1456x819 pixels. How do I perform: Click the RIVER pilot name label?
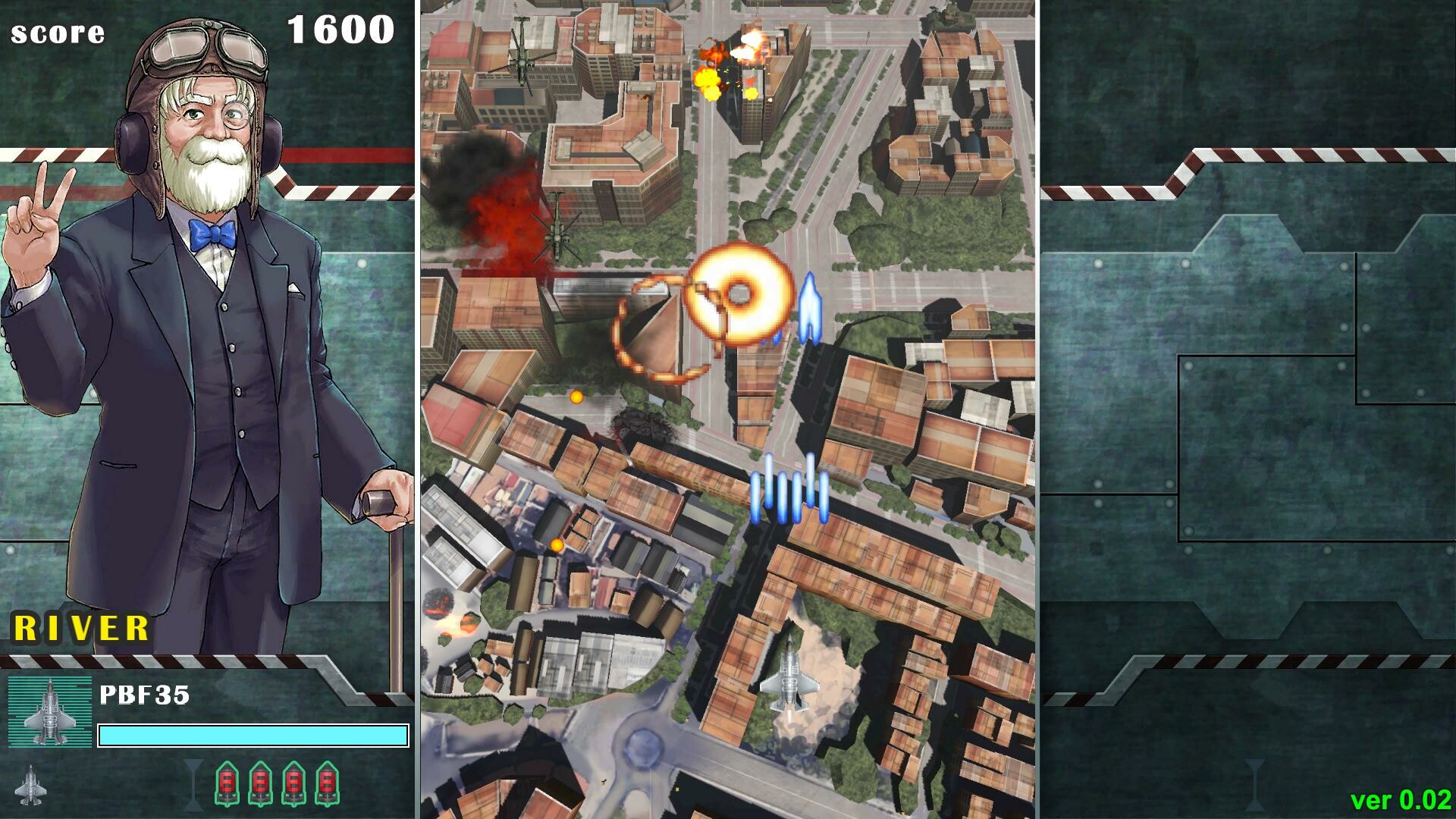click(80, 628)
